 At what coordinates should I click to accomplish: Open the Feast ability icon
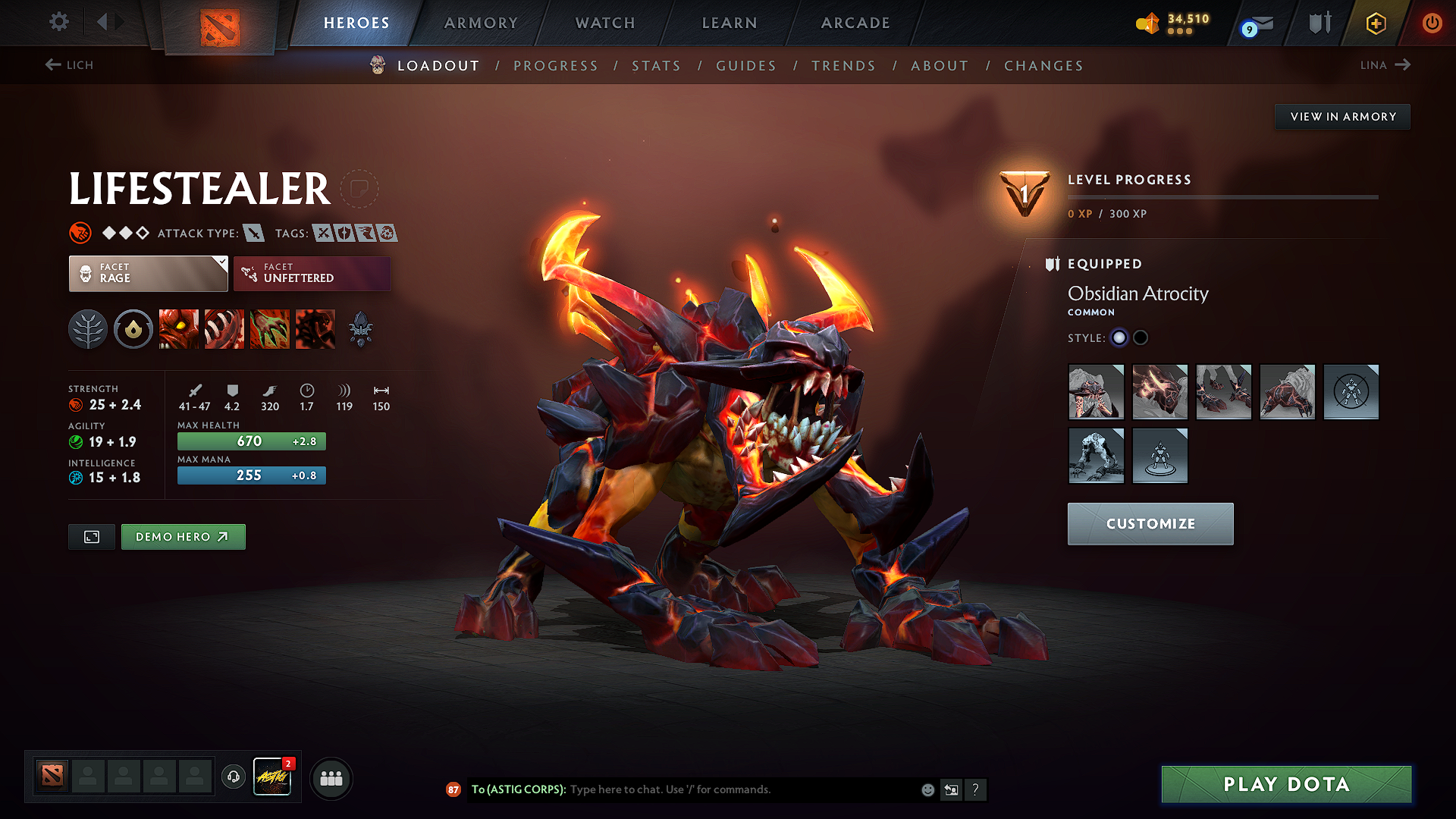224,329
